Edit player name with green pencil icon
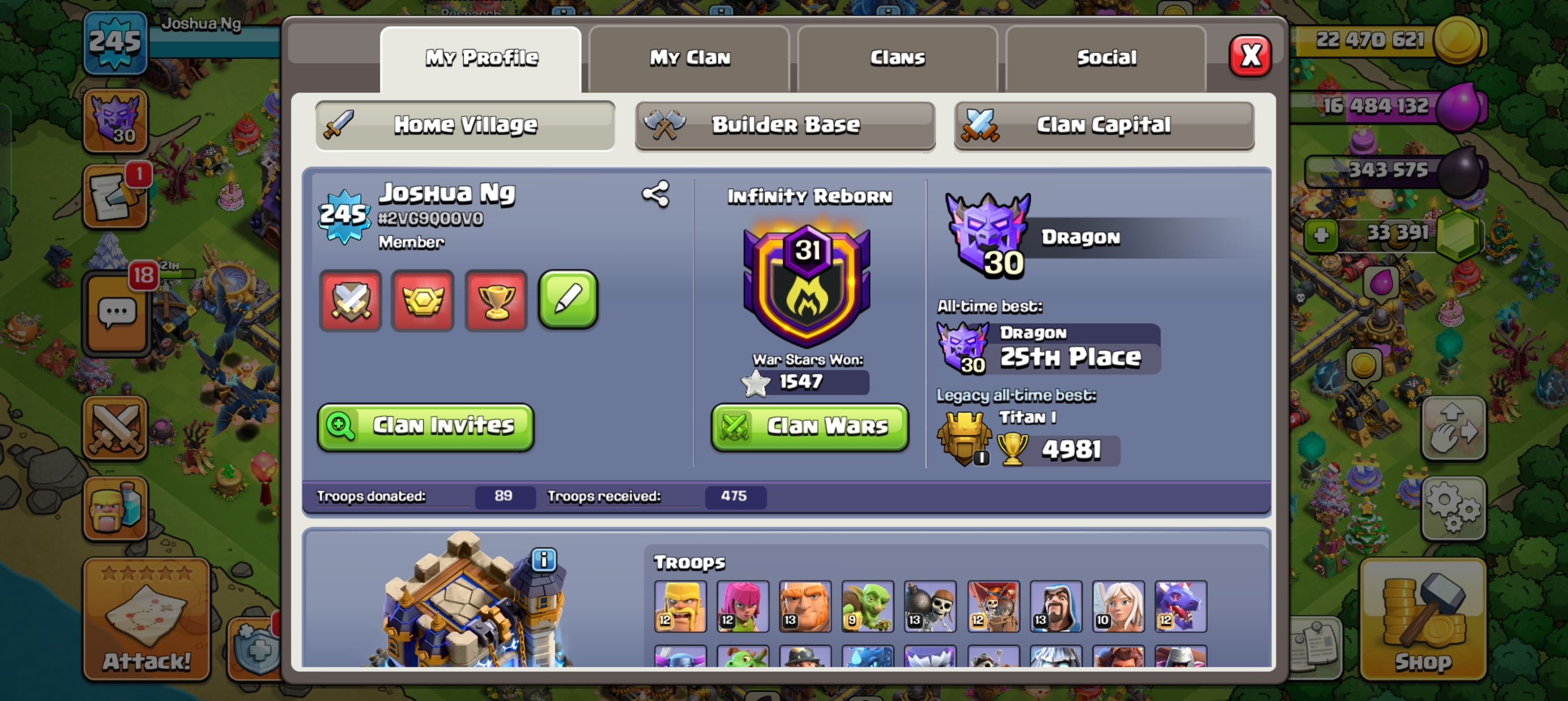Screen dimensions: 1568x701 (568, 301)
